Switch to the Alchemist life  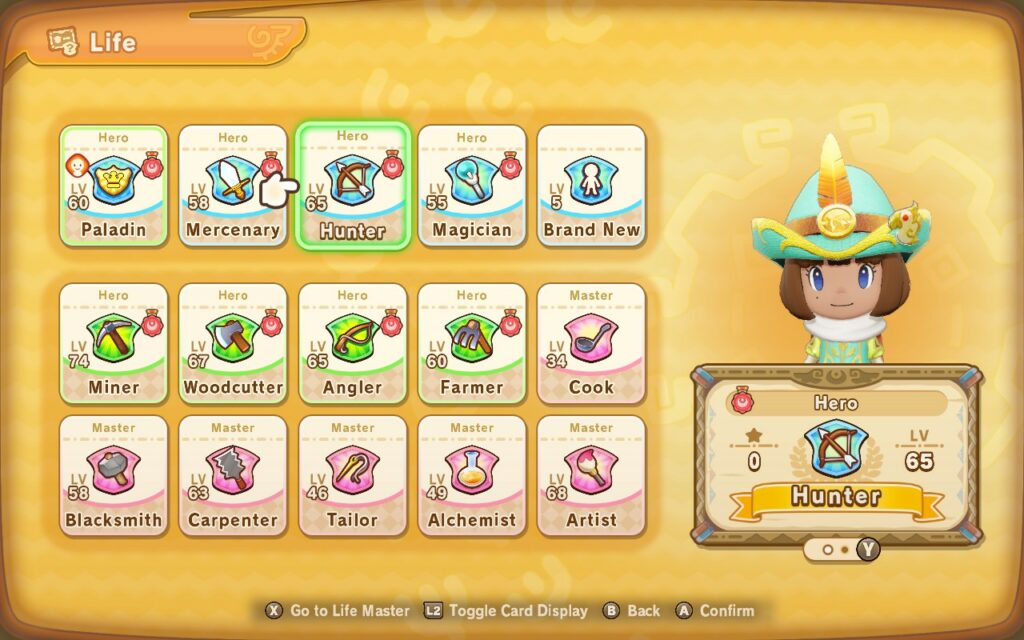(471, 476)
